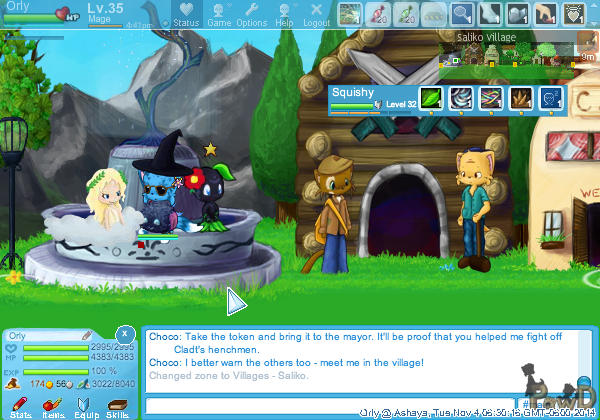Open the Help menu
Viewport: 600px width, 420px height.
click(x=285, y=14)
